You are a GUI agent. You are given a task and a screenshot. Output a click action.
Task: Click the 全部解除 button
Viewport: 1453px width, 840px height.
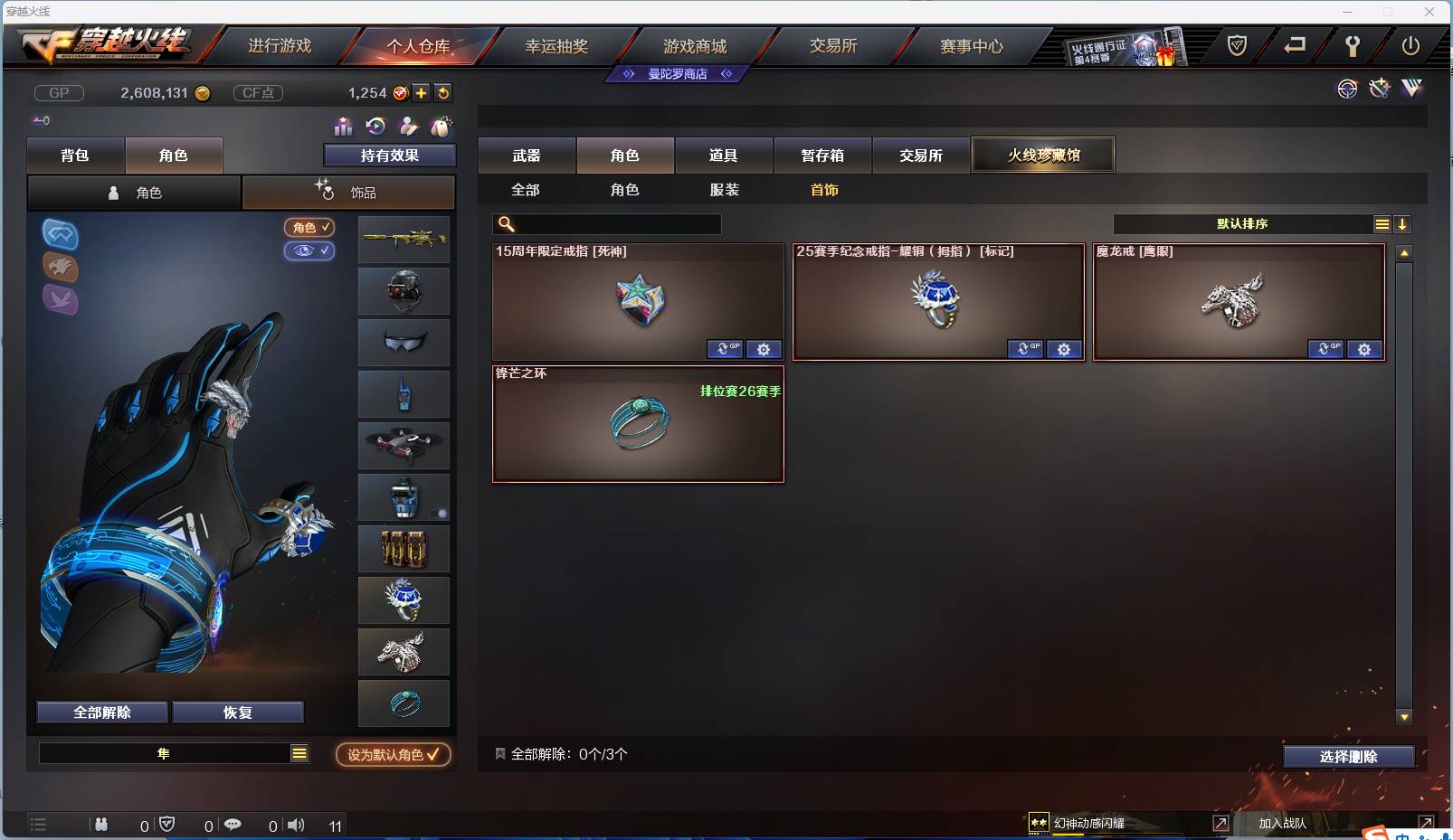coord(101,712)
